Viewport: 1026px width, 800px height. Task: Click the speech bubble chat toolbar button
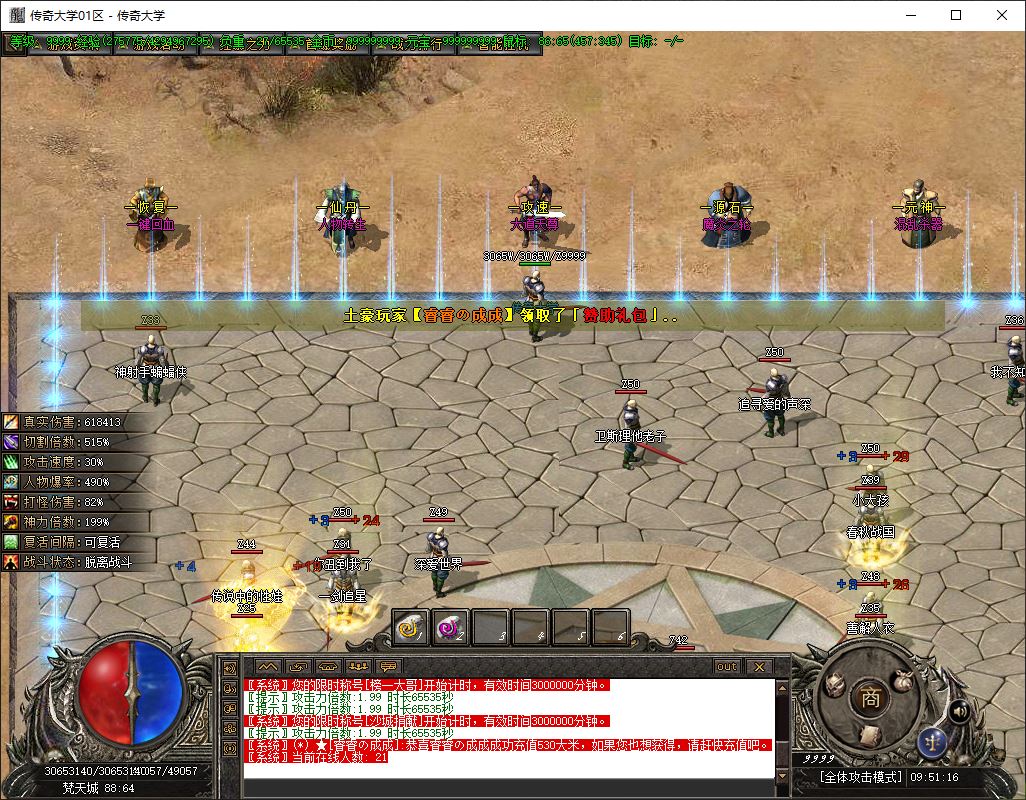pyautogui.click(x=388, y=666)
